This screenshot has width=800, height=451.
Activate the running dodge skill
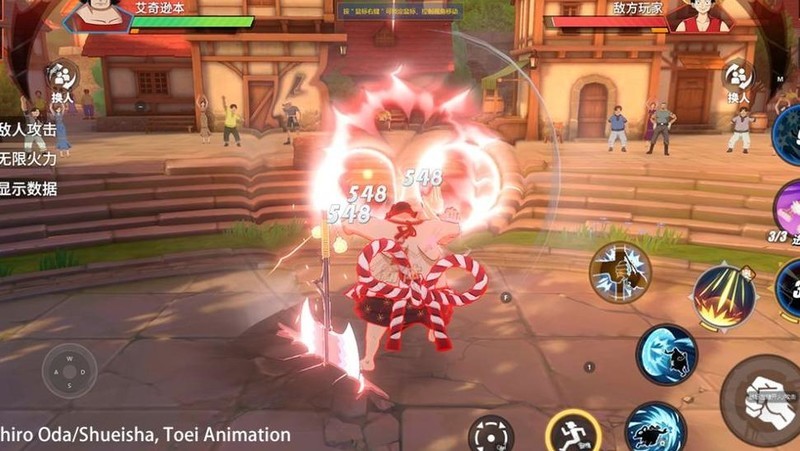pos(574,431)
